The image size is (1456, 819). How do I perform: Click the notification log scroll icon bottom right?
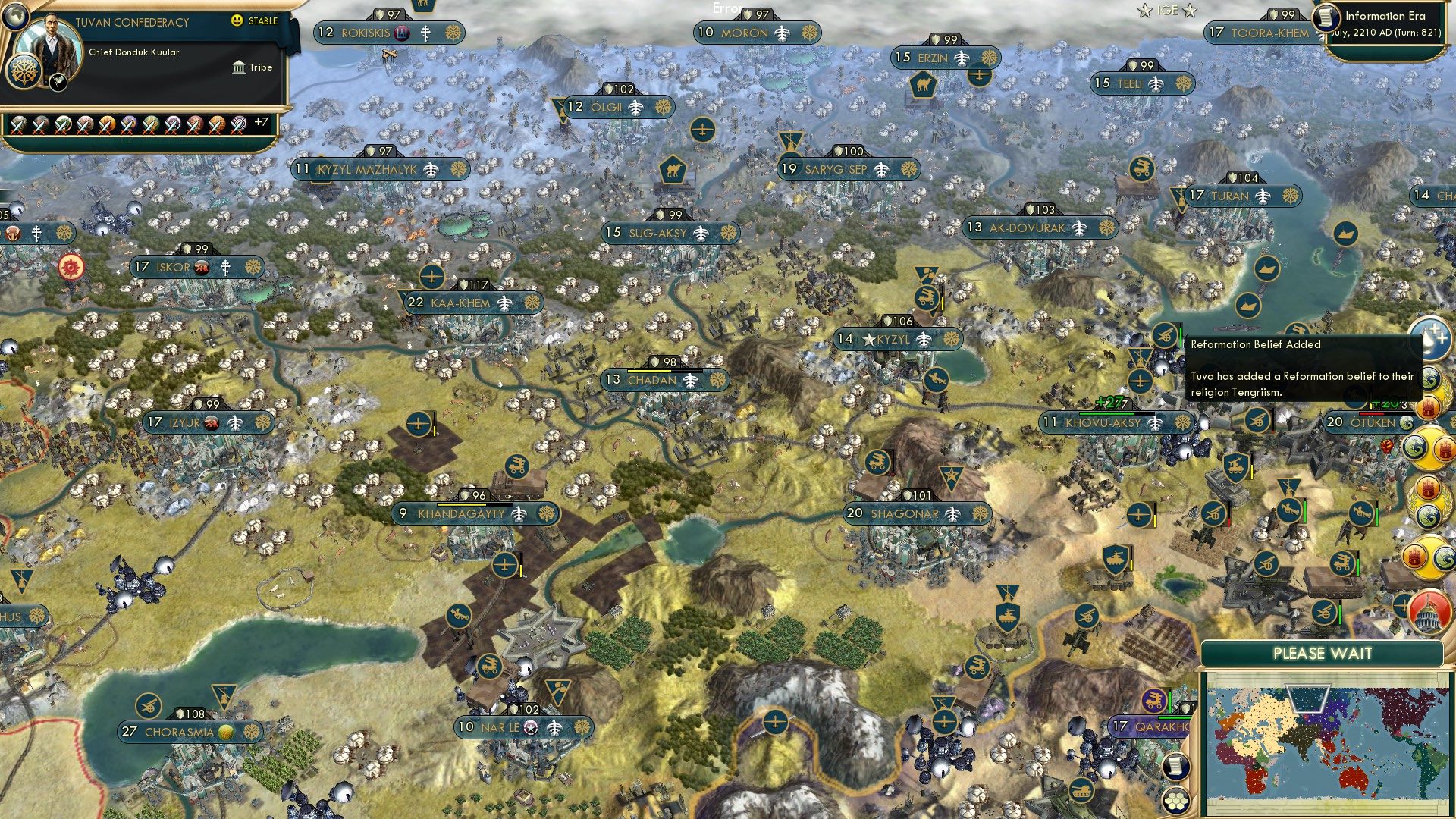1175,767
